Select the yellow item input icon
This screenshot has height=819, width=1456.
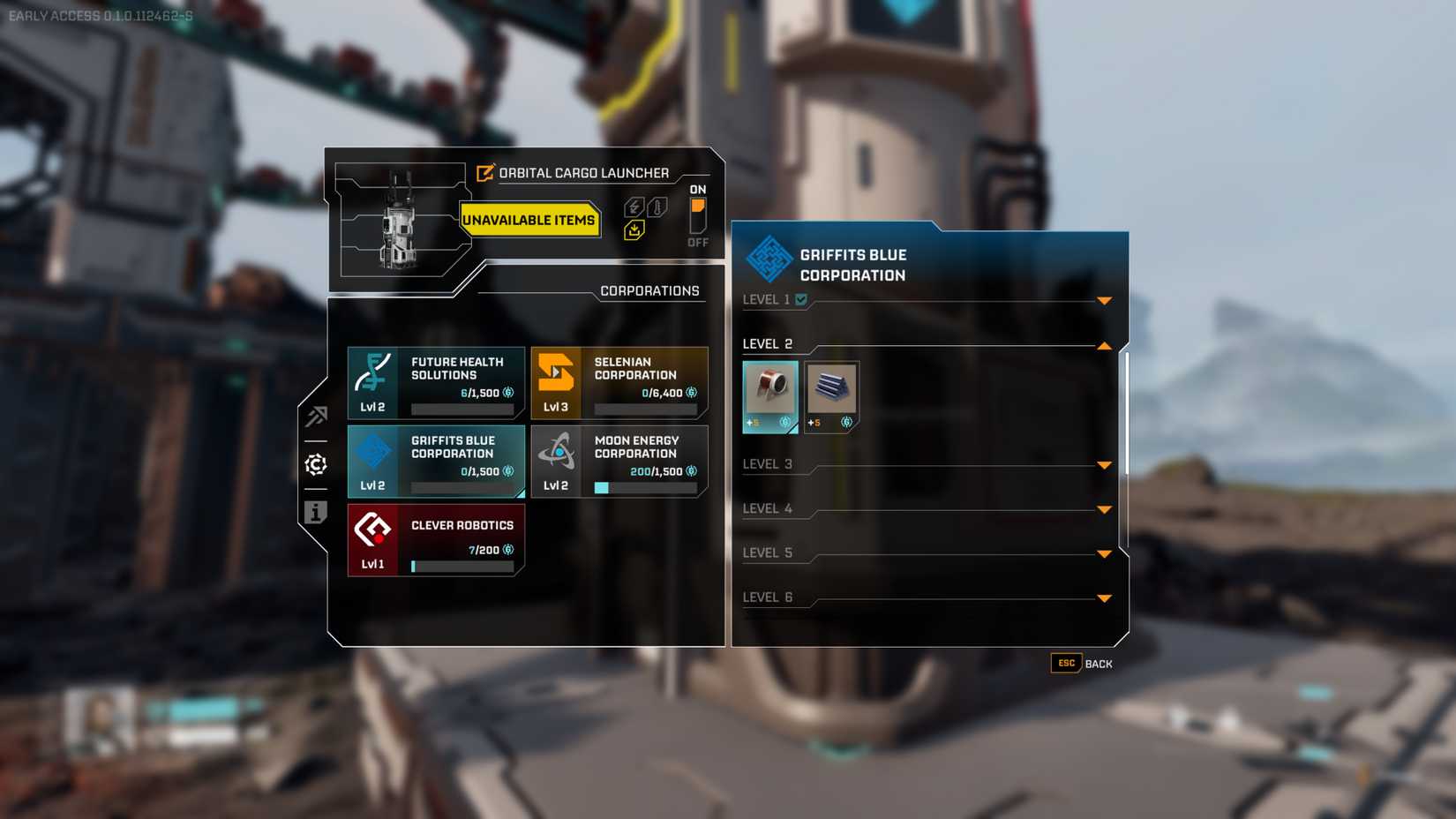coord(634,229)
